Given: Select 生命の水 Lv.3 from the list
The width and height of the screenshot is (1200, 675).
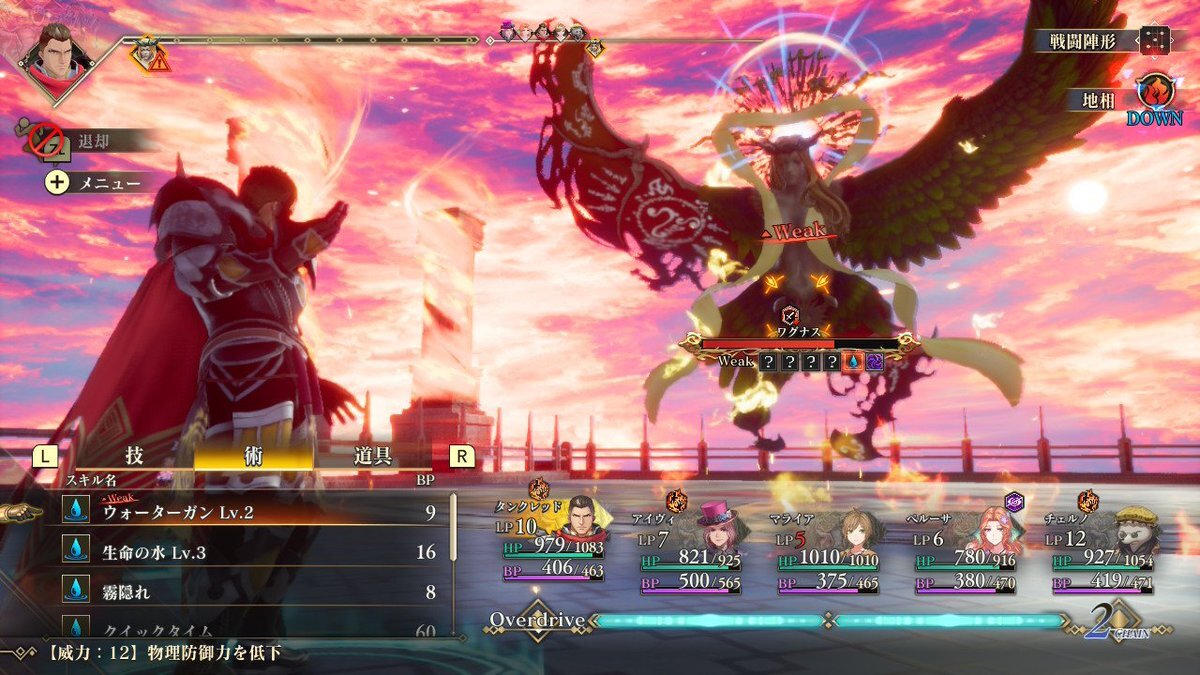Looking at the screenshot, I should point(250,552).
